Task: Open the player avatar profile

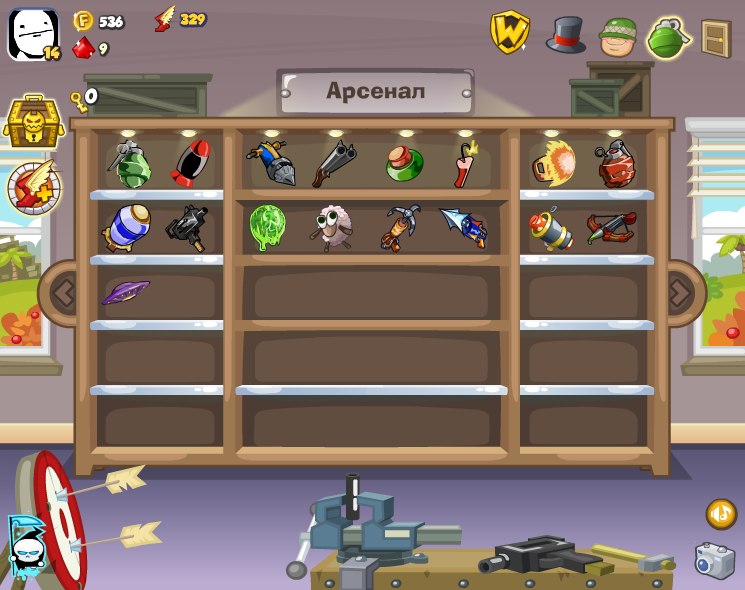Action: click(x=32, y=35)
